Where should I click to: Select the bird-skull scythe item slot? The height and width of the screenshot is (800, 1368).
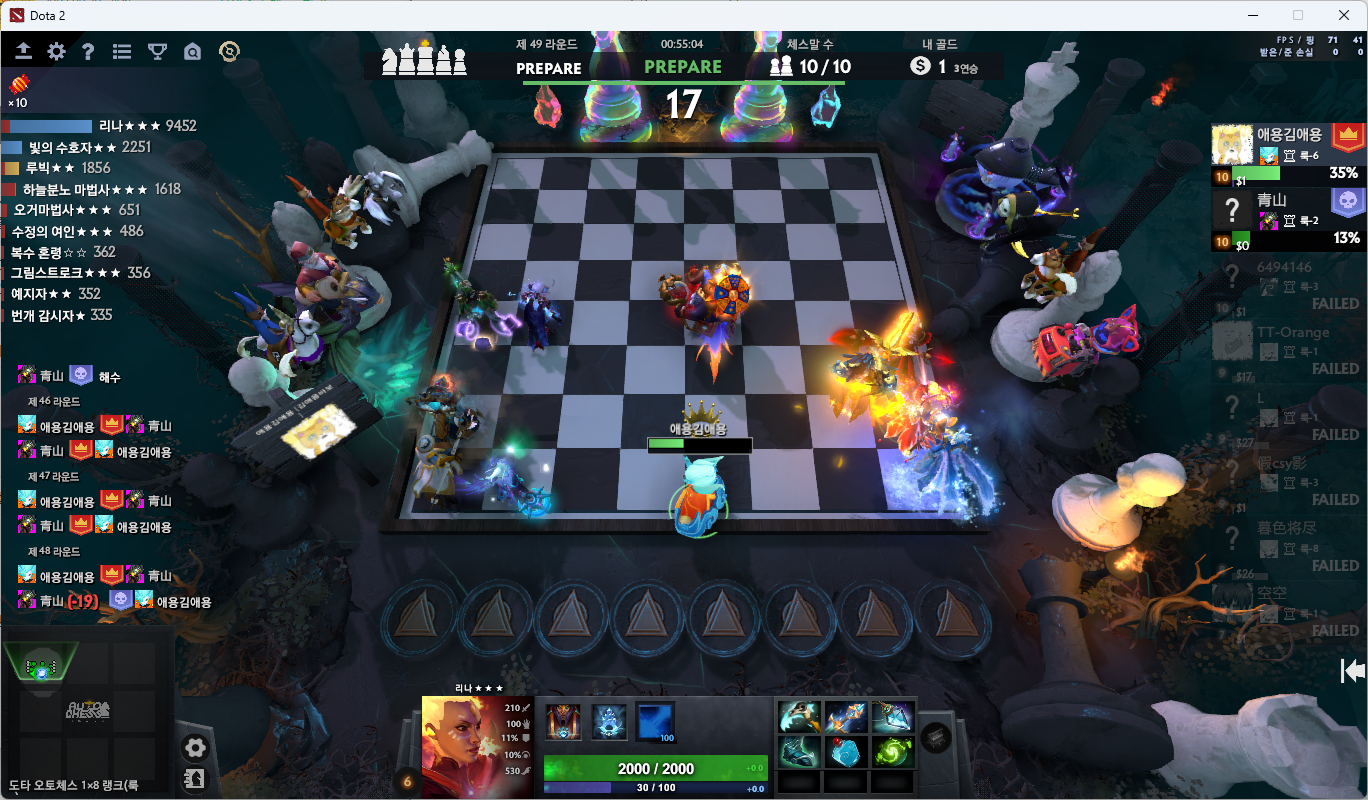[800, 717]
